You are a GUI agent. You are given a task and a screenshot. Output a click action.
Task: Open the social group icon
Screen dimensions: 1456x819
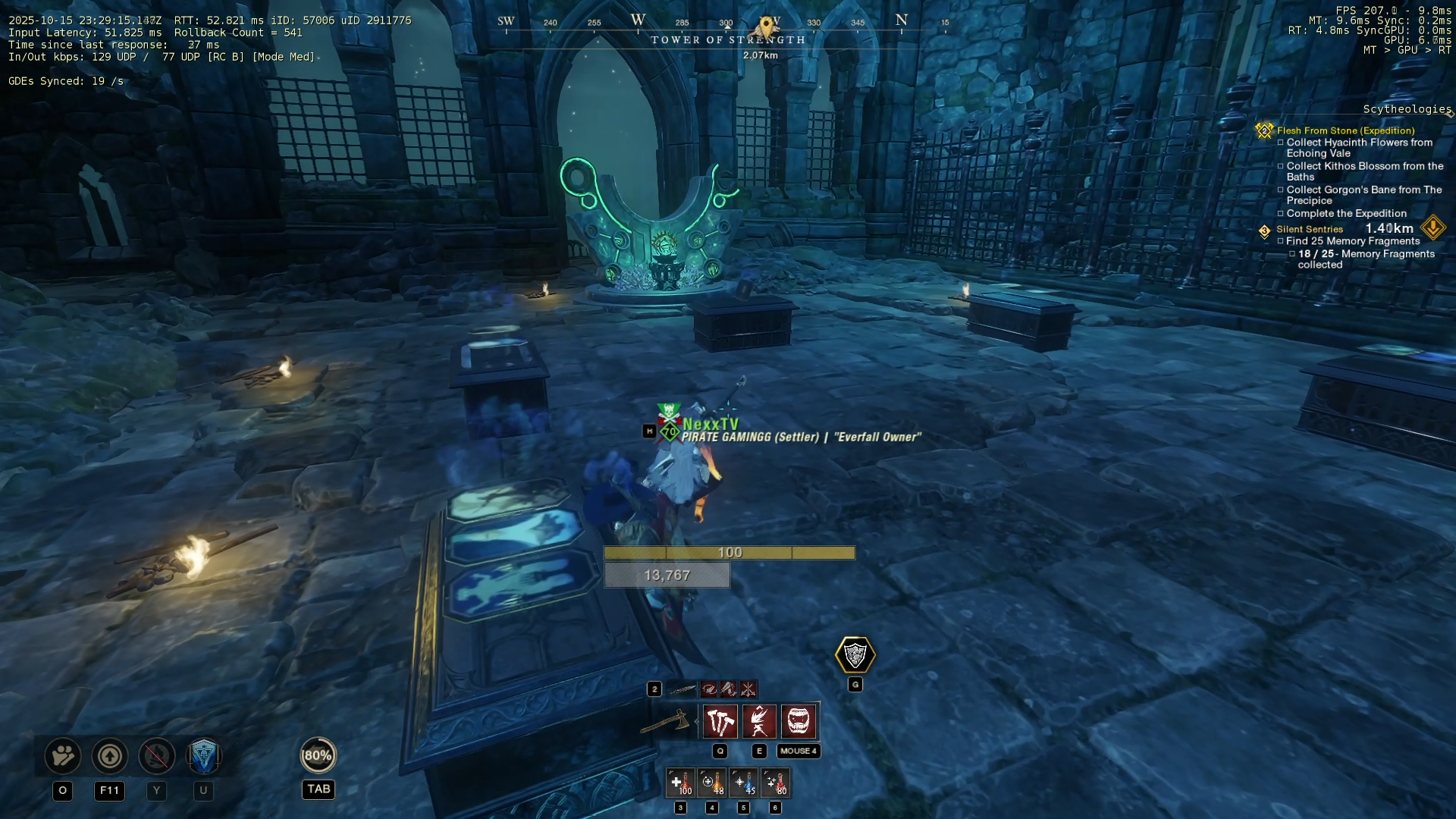[63, 756]
